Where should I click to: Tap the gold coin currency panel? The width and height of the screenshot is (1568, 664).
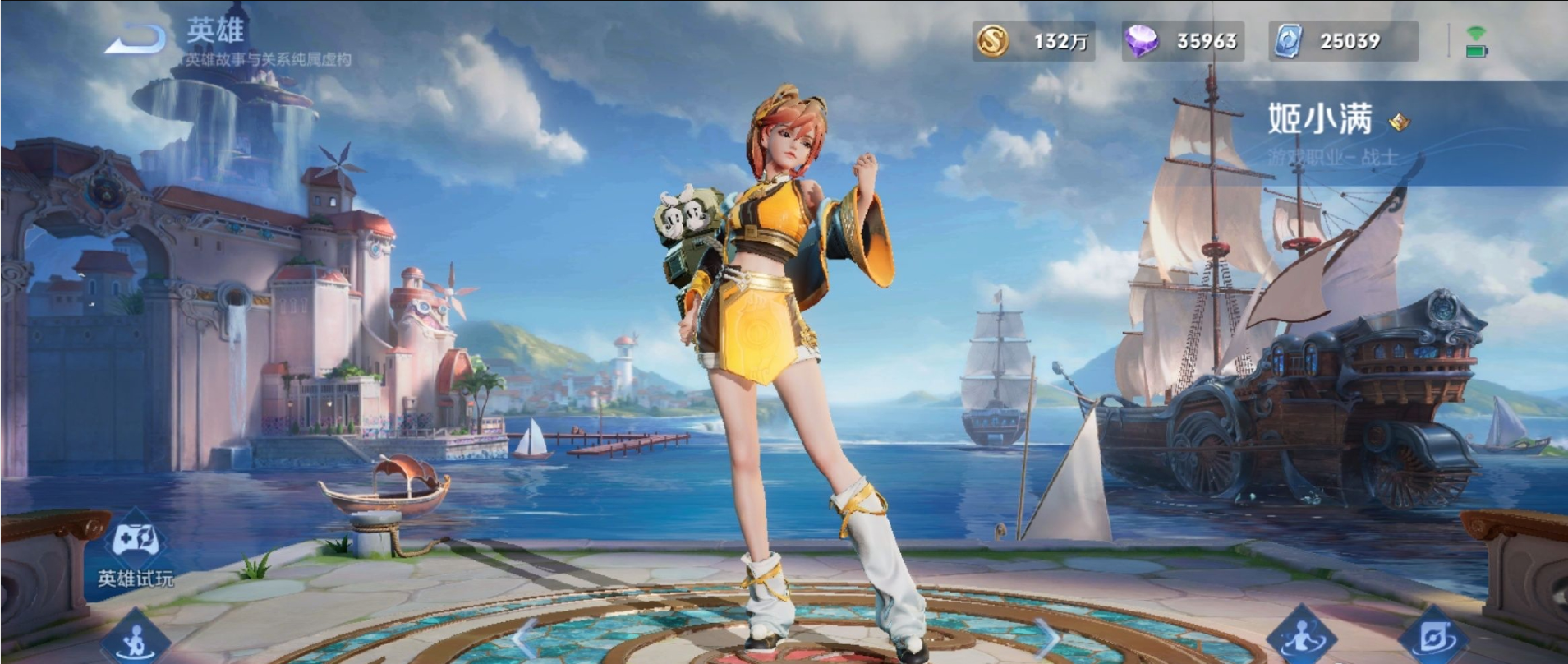click(1033, 41)
